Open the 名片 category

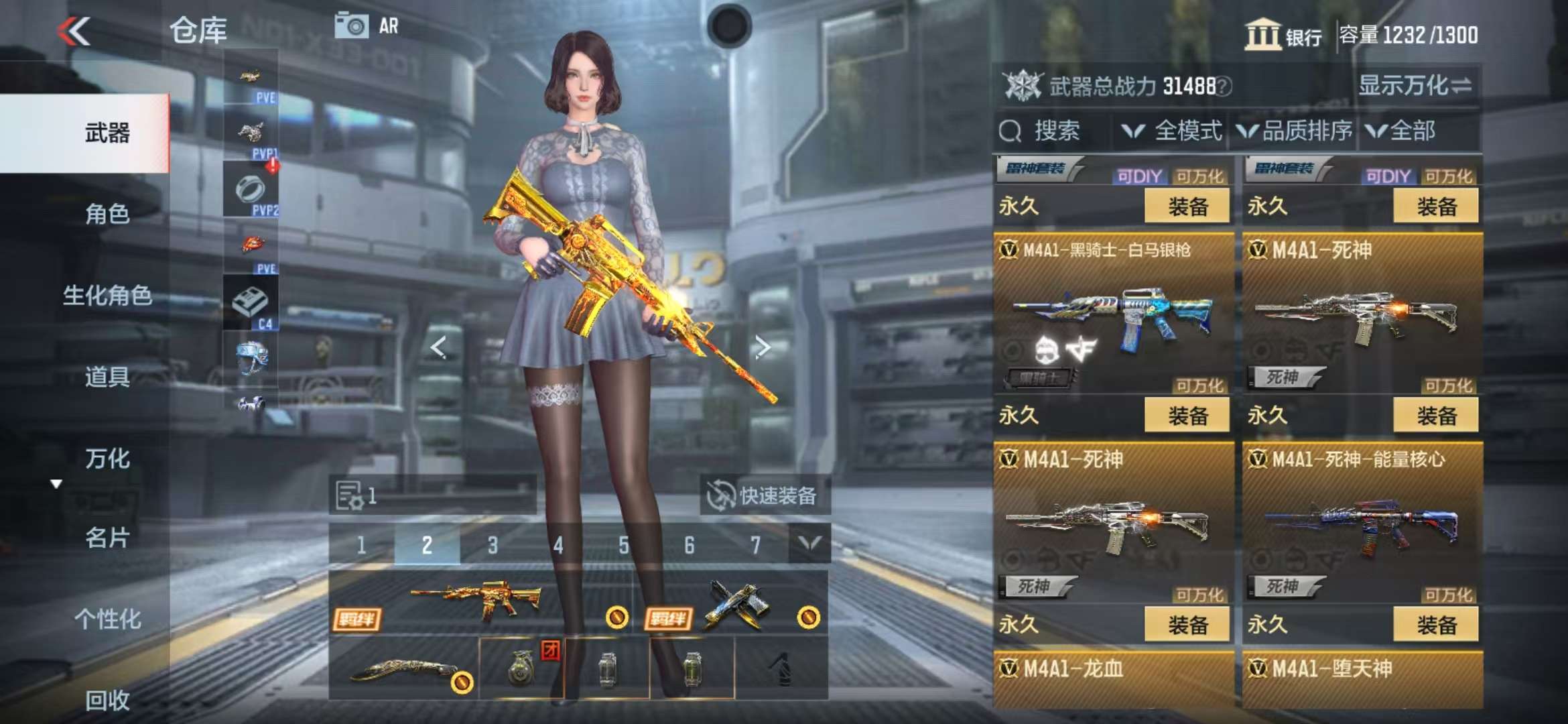tap(107, 538)
